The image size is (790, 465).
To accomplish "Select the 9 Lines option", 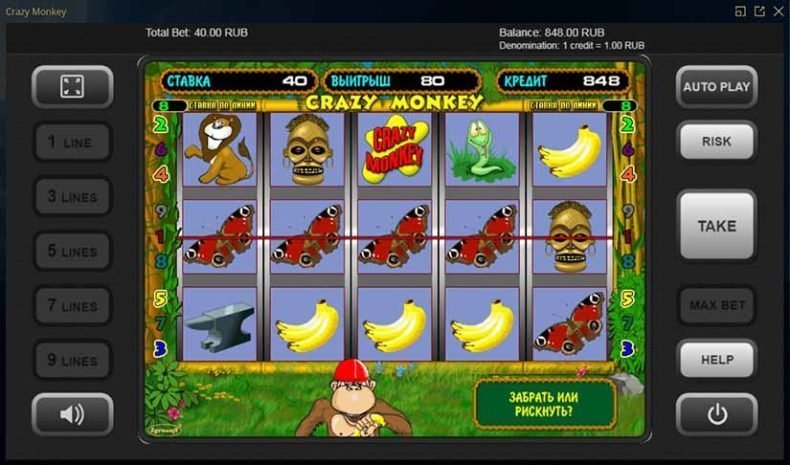I will pos(72,360).
